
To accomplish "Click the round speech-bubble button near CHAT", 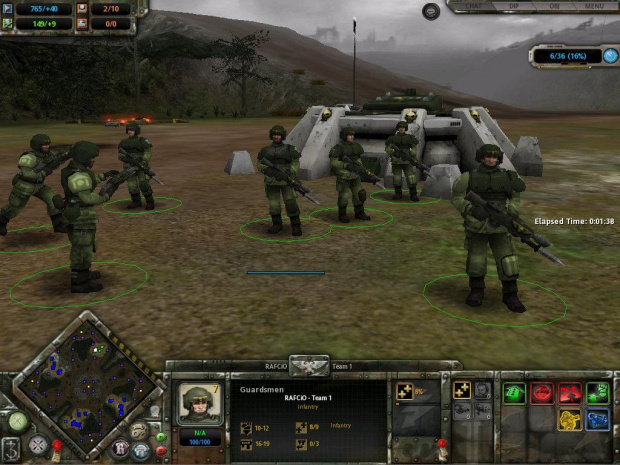I will 431,11.
